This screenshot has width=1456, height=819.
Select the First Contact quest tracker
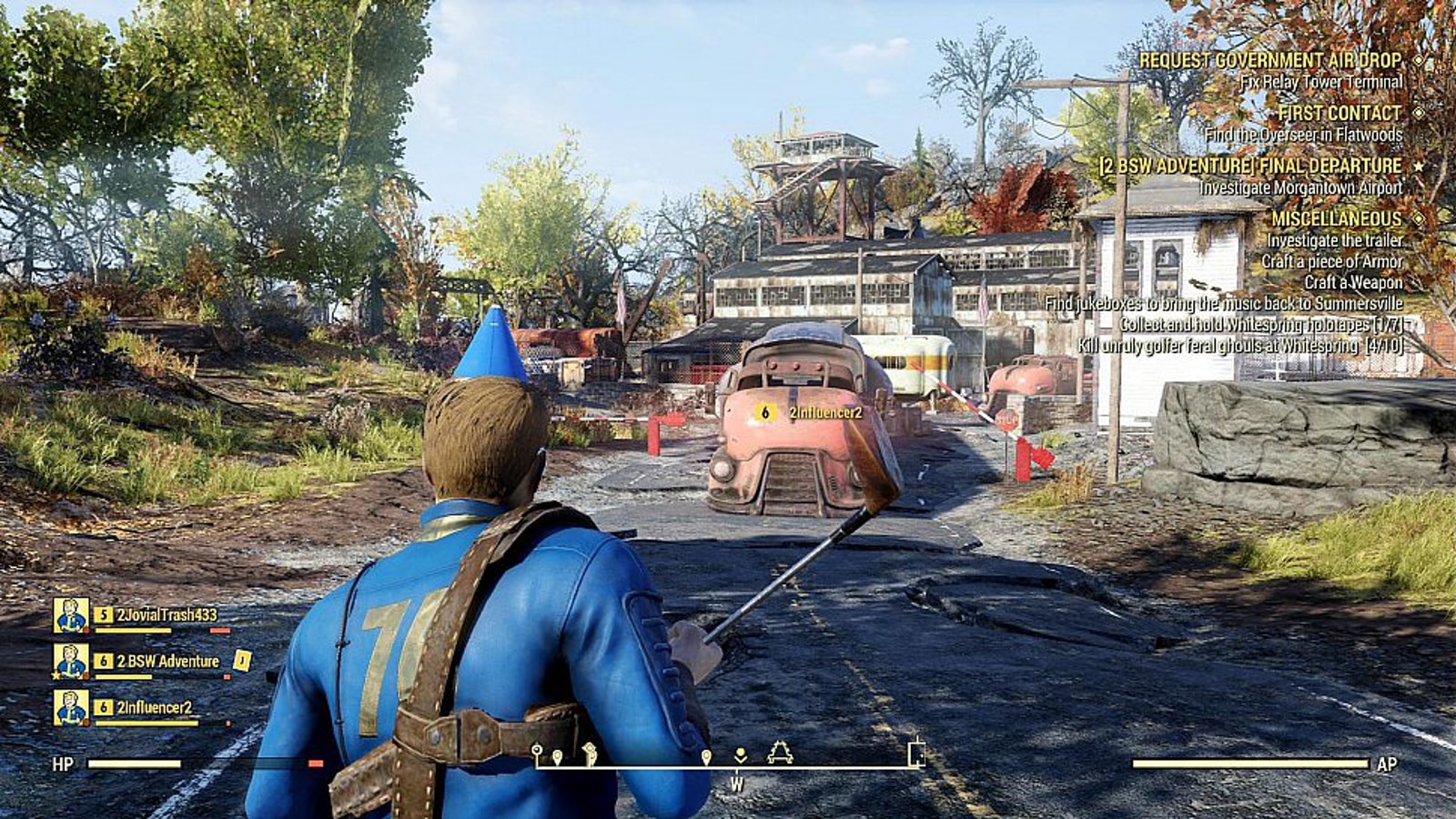pos(1339,114)
